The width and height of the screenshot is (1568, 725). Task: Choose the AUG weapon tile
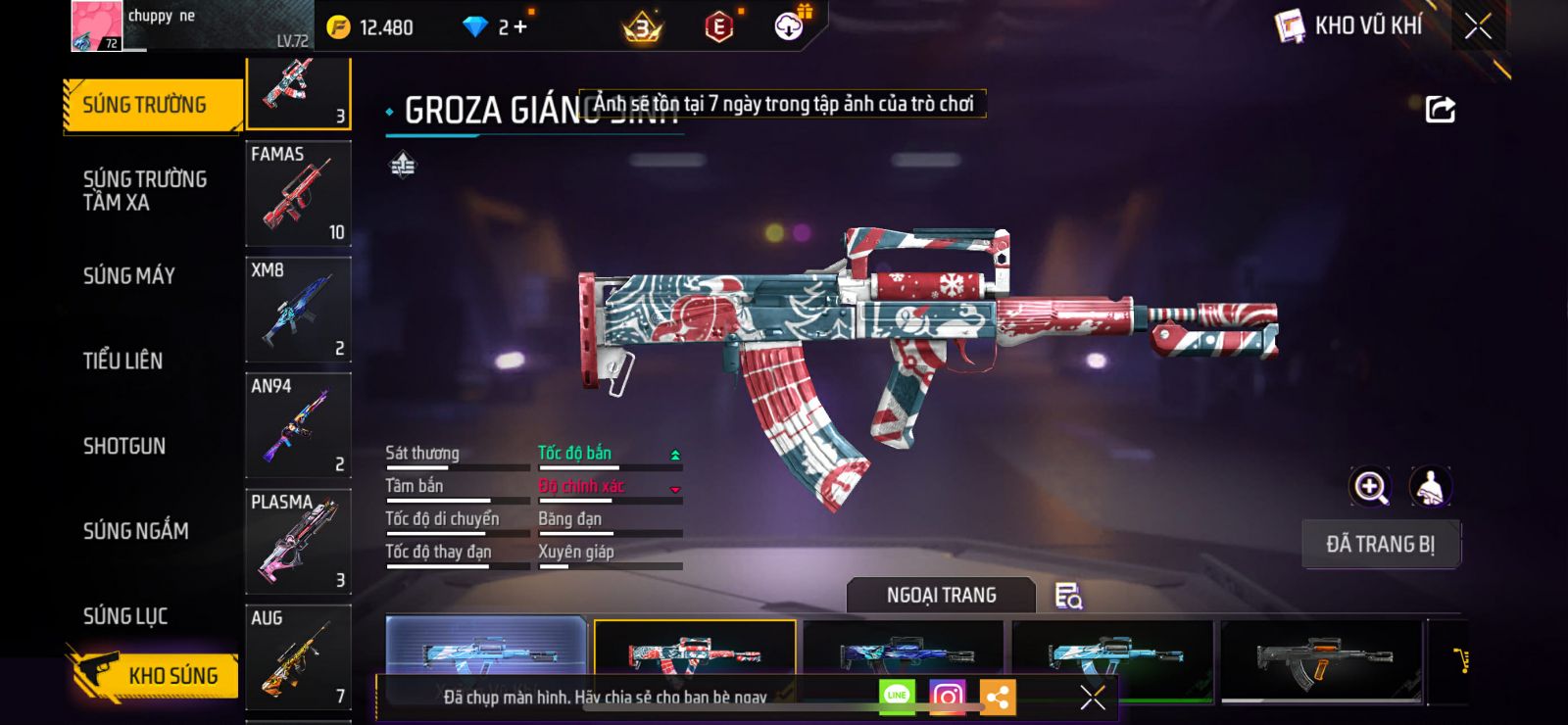click(298, 656)
